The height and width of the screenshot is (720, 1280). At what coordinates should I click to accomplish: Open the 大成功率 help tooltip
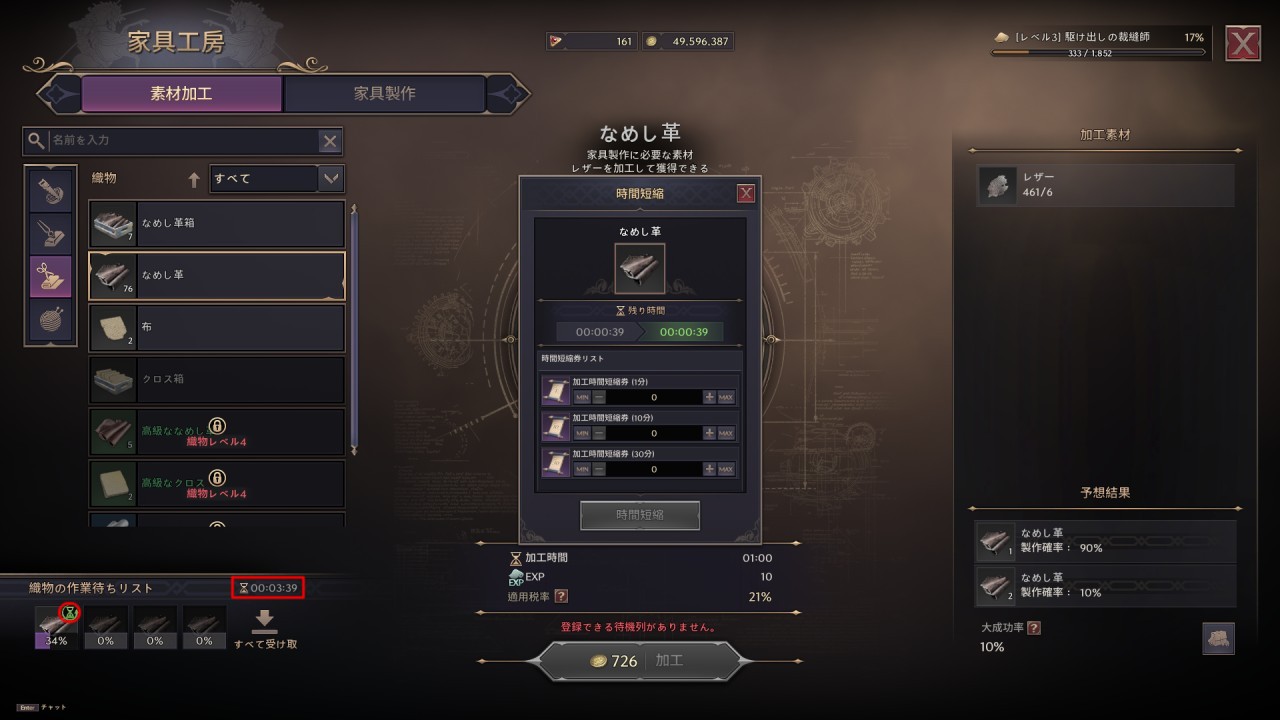point(1033,628)
